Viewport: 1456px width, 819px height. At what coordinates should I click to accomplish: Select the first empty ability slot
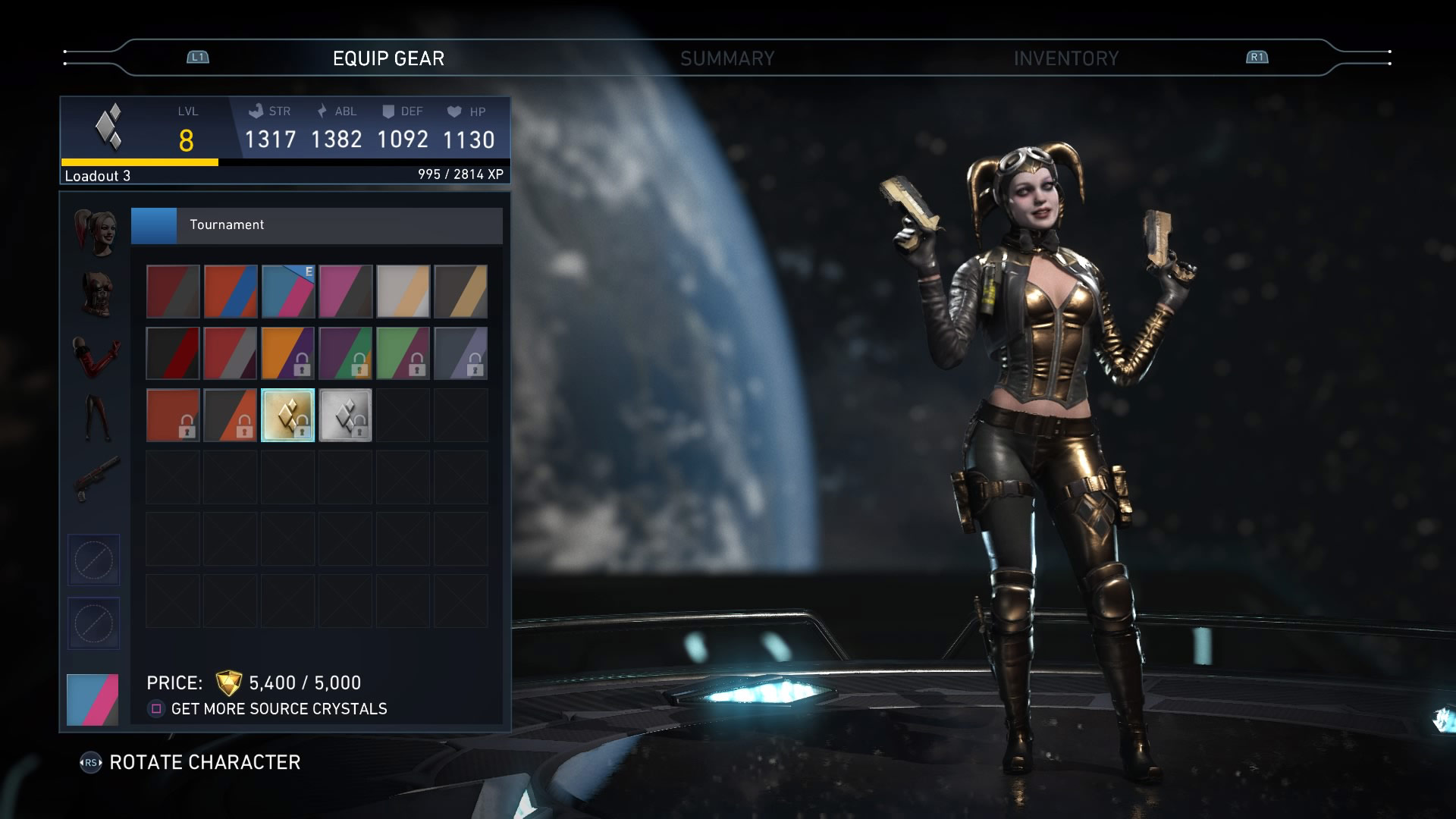[x=93, y=560]
